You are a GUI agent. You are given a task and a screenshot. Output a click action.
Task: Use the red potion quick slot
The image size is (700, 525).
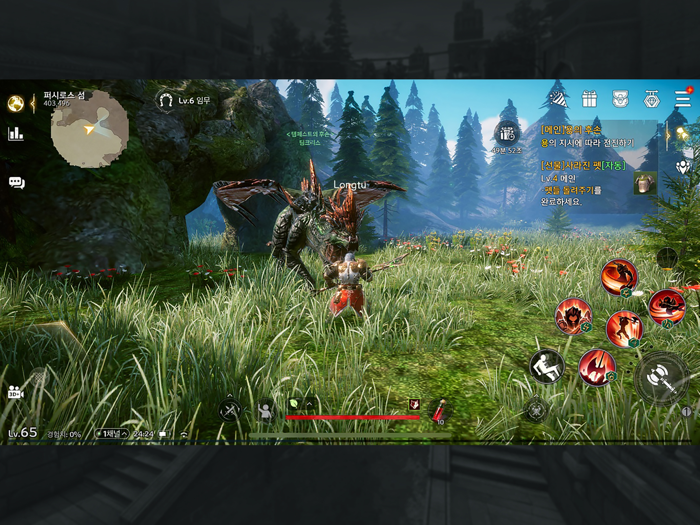tap(439, 409)
